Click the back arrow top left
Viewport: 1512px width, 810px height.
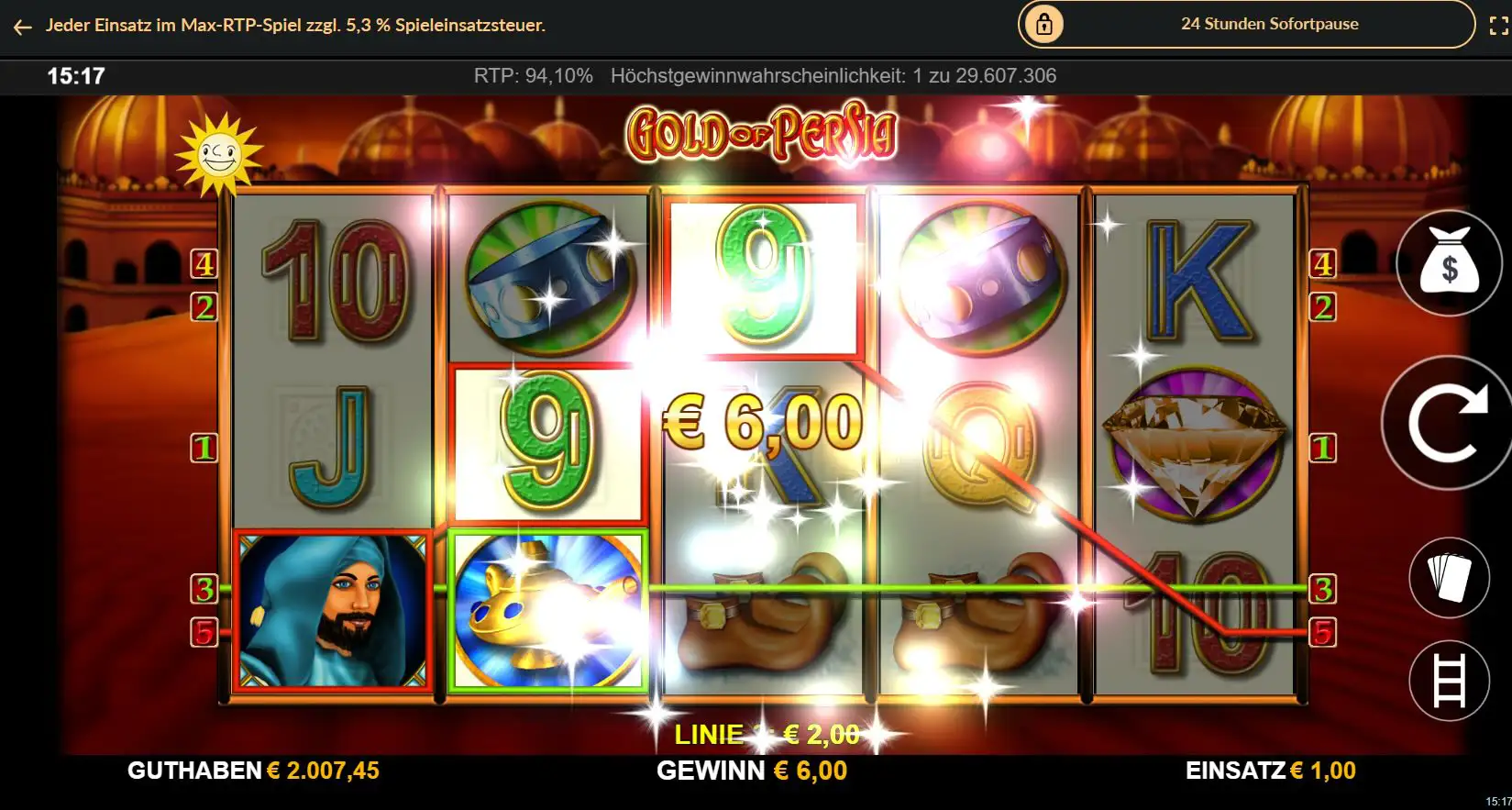[22, 26]
